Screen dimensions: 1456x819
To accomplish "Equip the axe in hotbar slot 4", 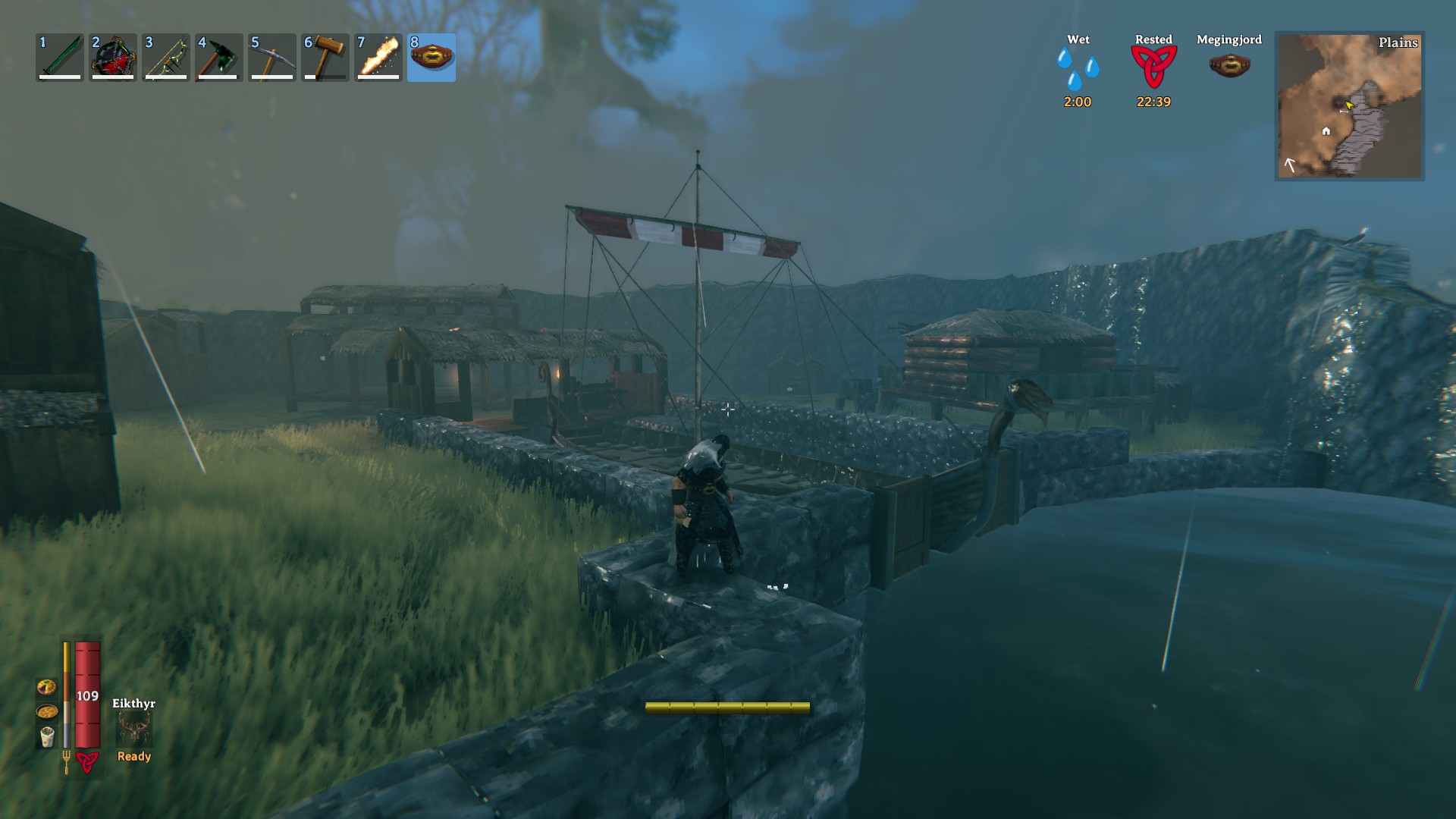I will tap(218, 57).
